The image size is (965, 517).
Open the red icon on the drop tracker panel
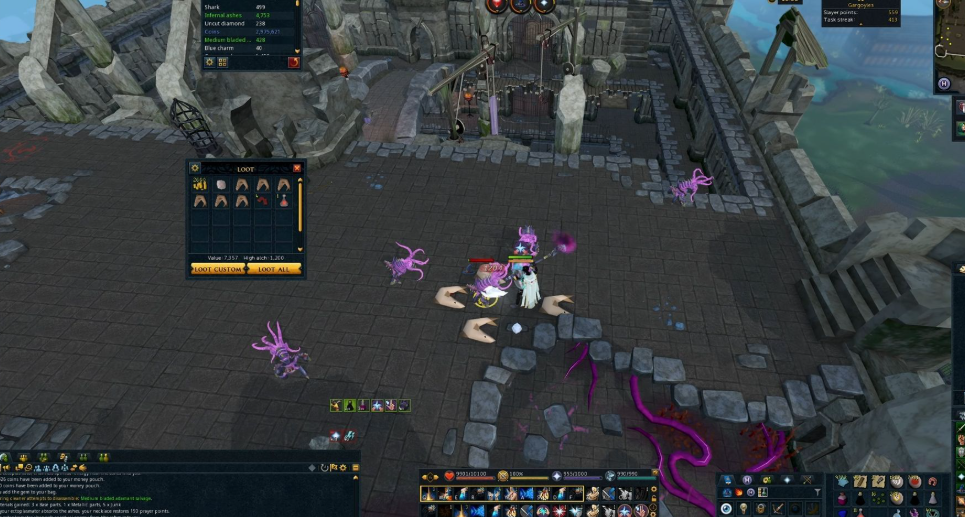click(x=294, y=62)
